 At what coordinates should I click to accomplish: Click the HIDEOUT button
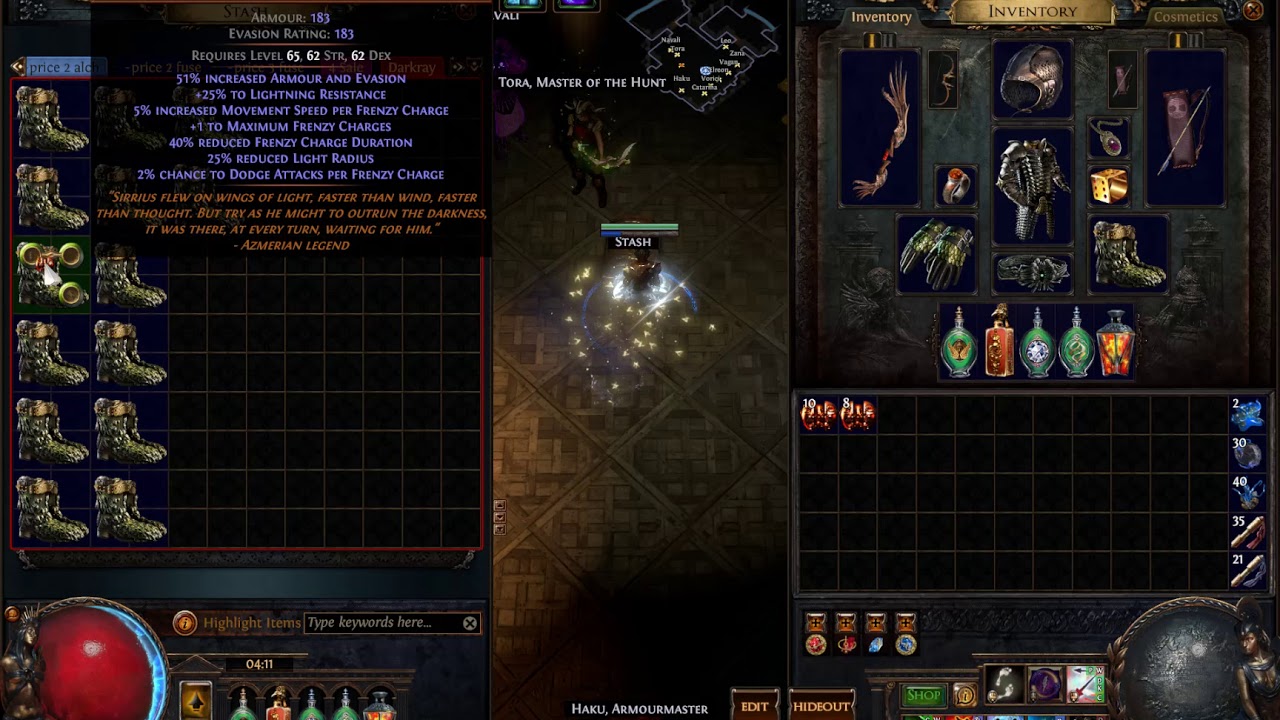tap(822, 705)
